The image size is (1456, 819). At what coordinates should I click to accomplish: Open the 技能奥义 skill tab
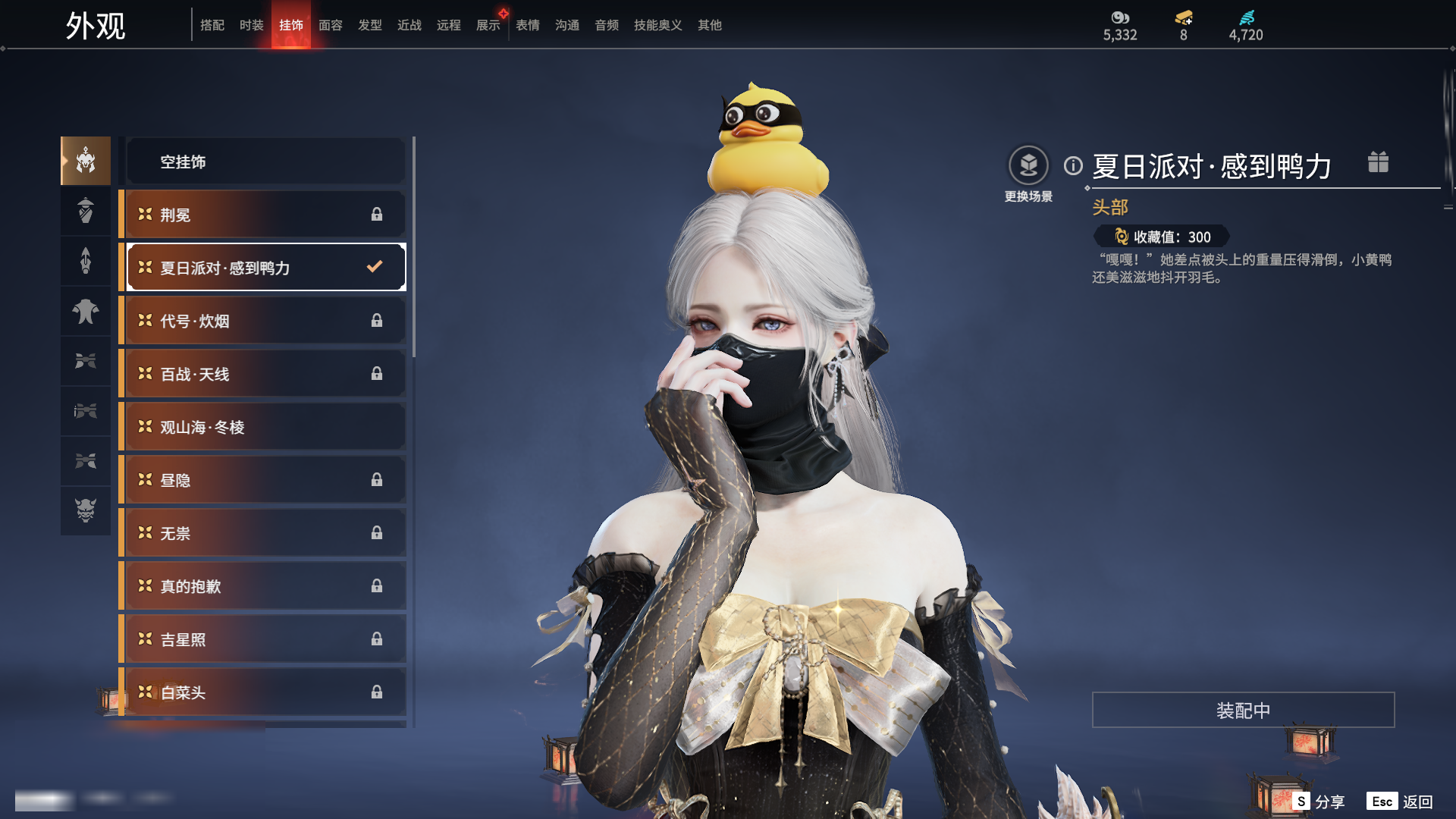[657, 25]
